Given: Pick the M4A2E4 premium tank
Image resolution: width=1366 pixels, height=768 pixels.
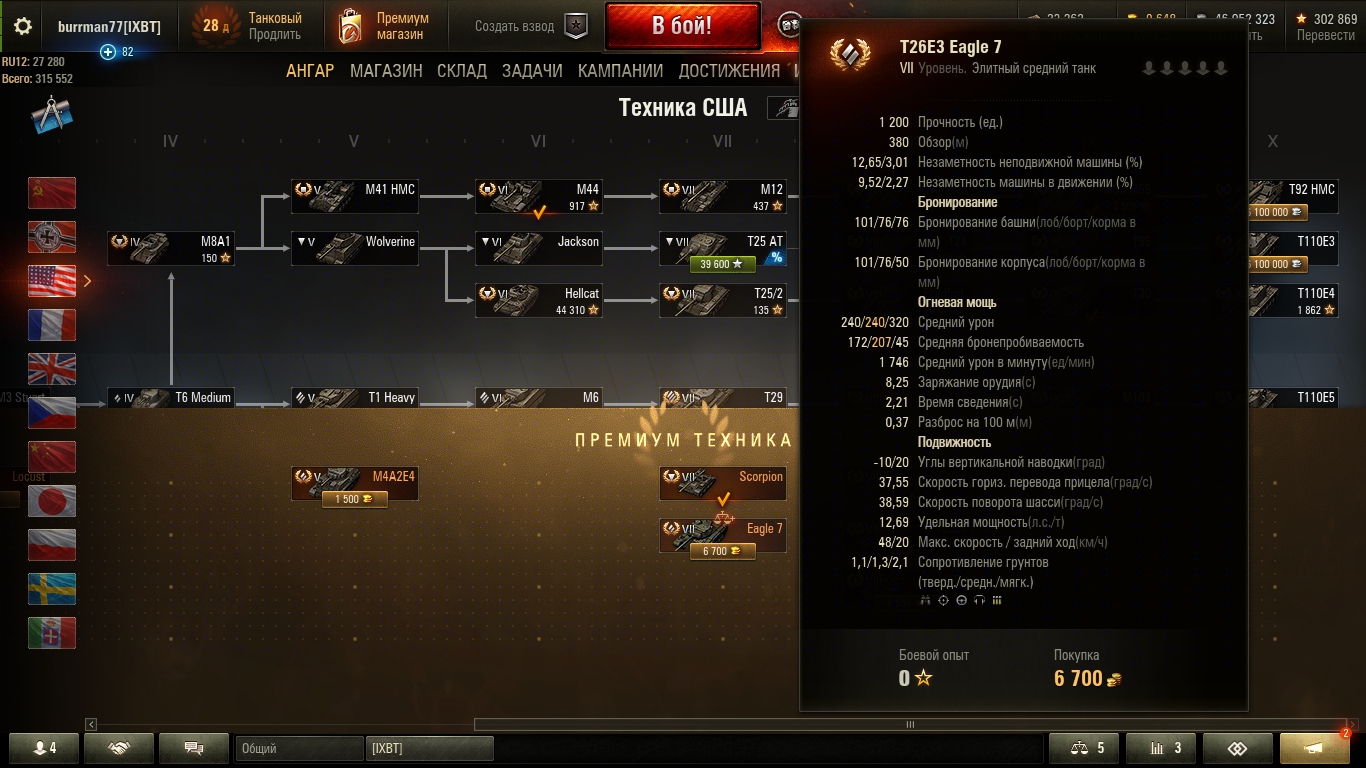Looking at the screenshot, I should coord(354,484).
